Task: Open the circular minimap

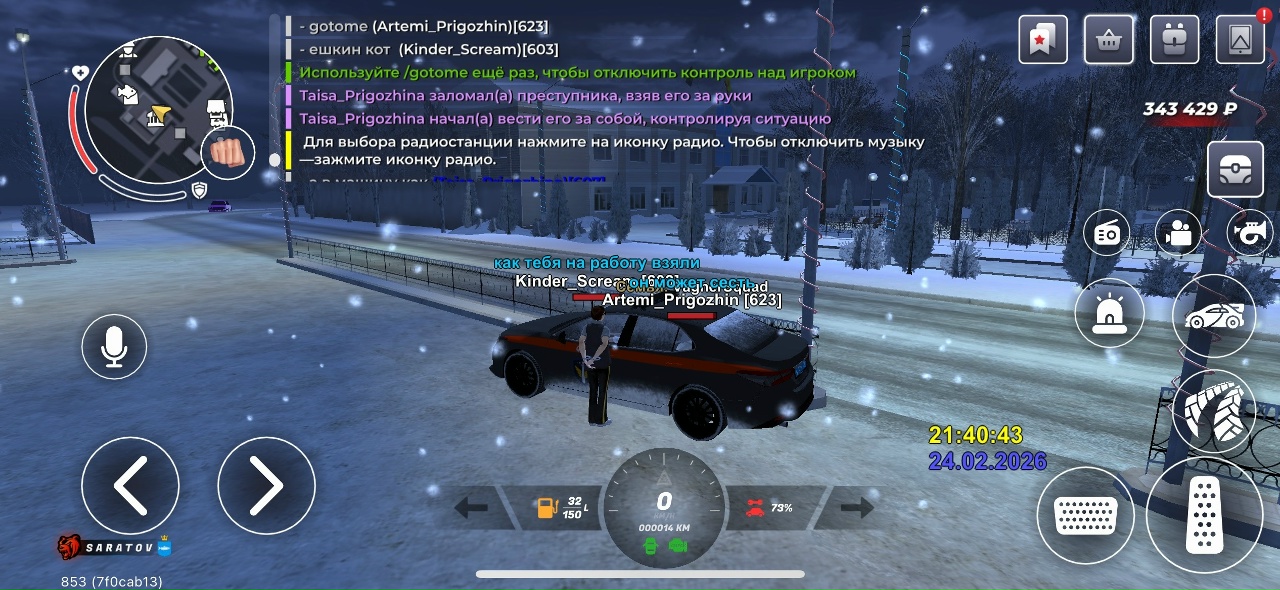Action: pos(145,110)
